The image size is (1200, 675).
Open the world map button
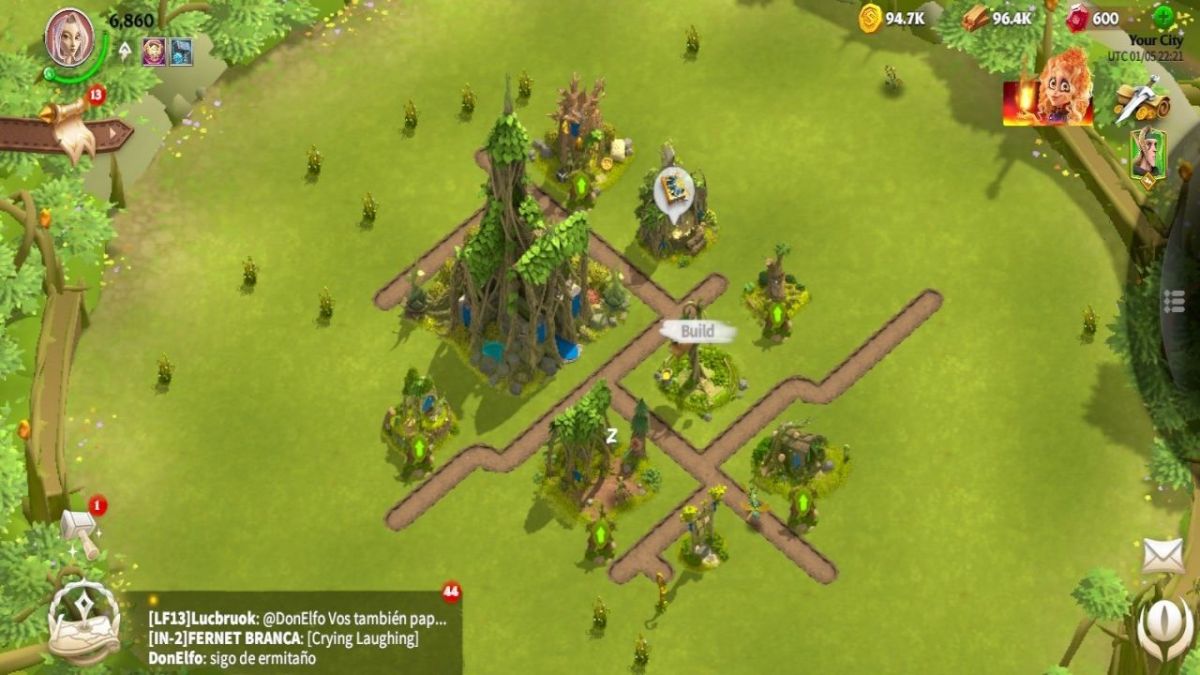pos(84,622)
